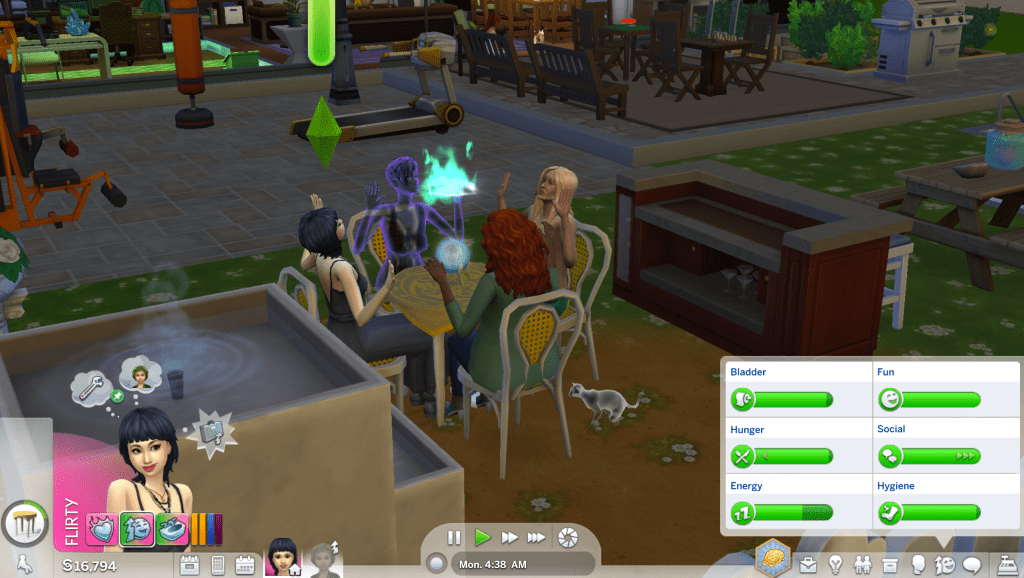The height and width of the screenshot is (578, 1024).
Task: Show the Relationships panel
Action: click(861, 566)
